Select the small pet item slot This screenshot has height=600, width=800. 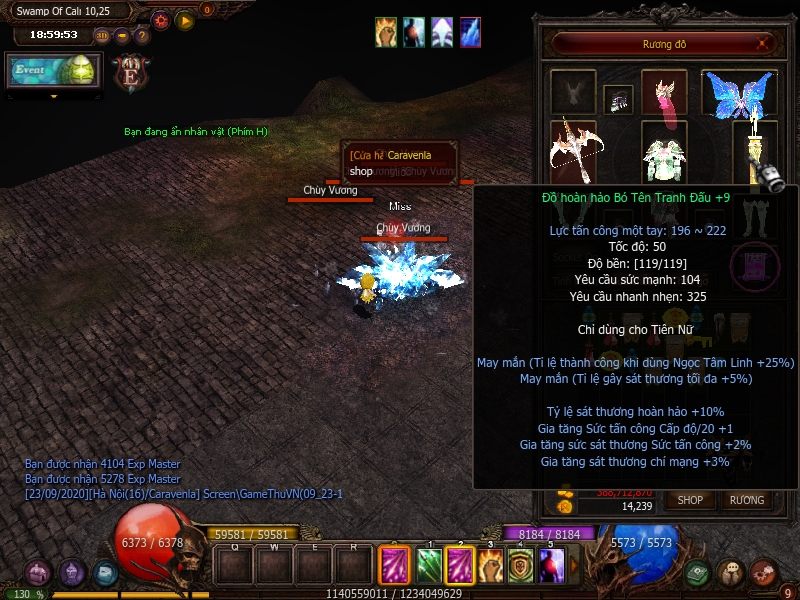click(618, 99)
